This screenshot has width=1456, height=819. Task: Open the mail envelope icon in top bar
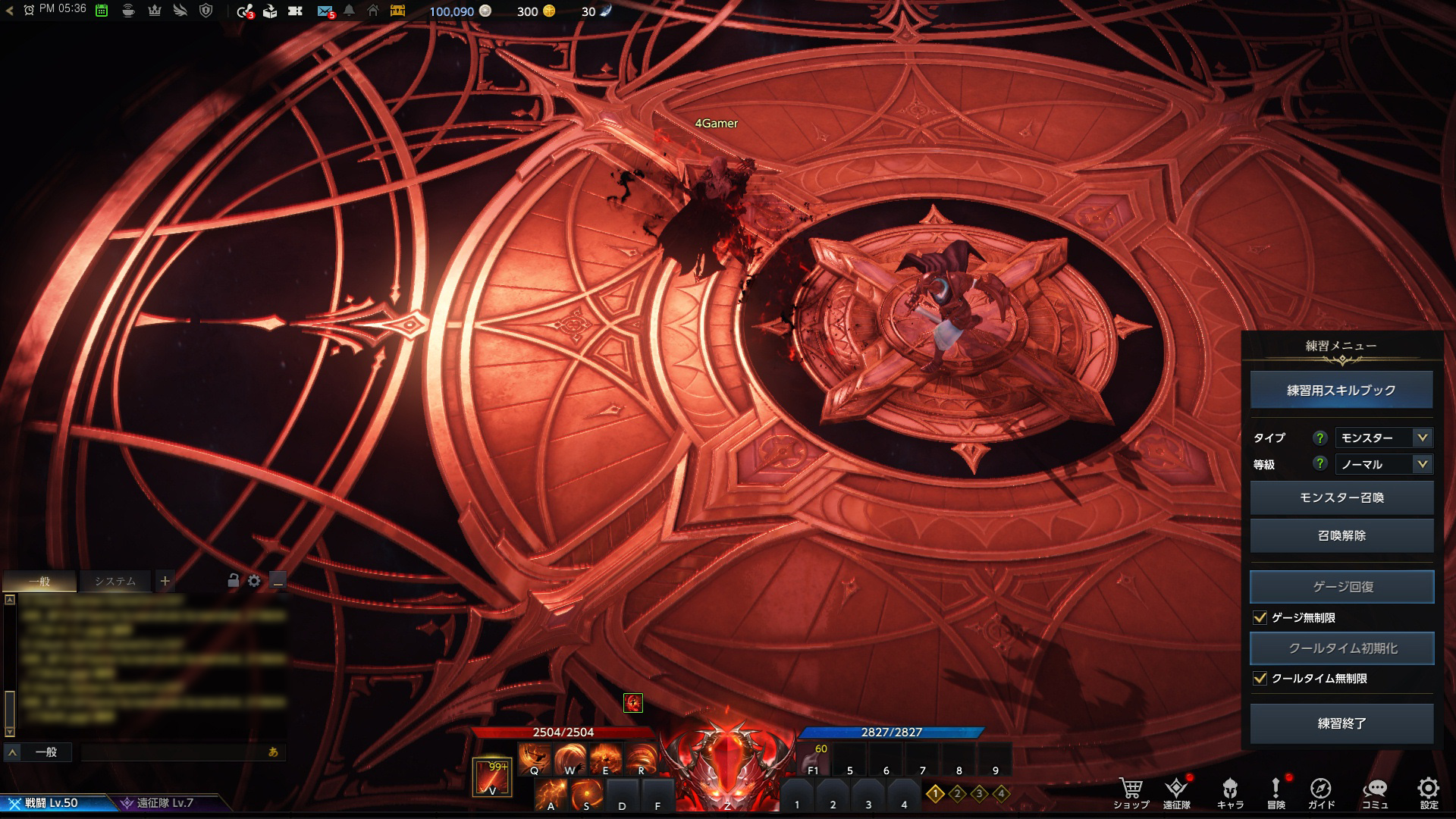[x=325, y=11]
